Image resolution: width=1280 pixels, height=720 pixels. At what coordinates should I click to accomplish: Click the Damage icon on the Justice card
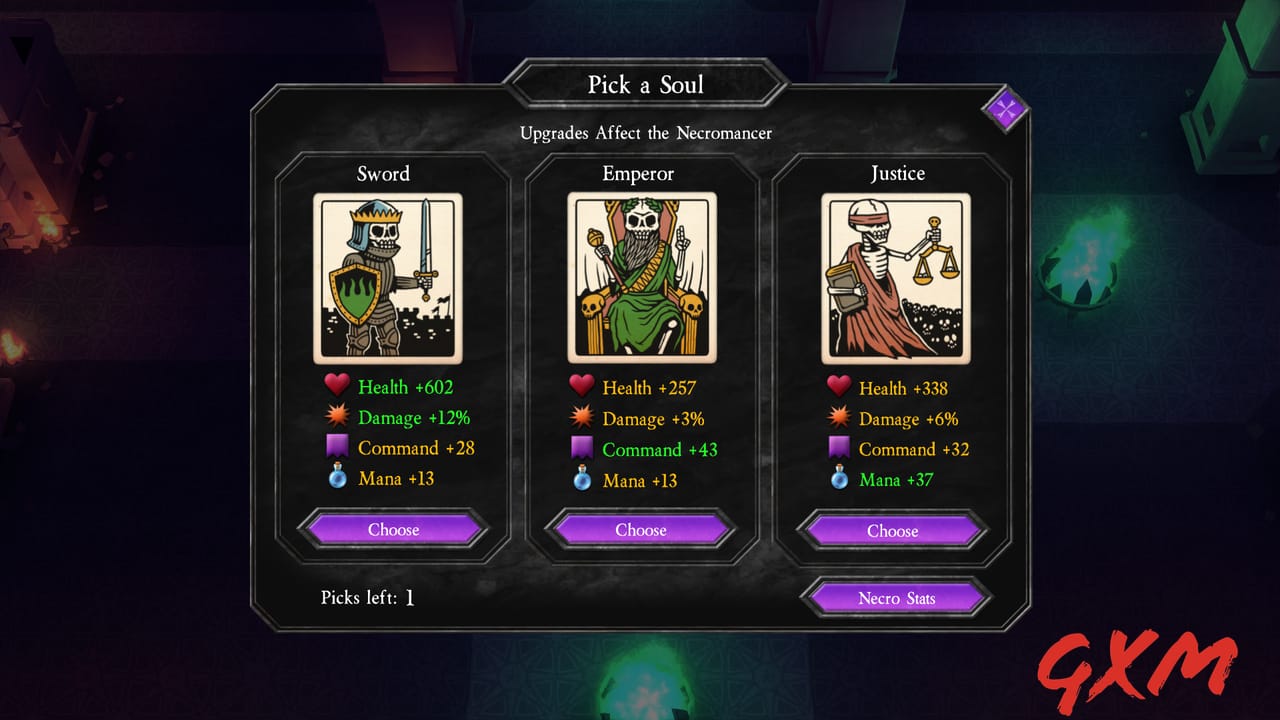click(838, 417)
